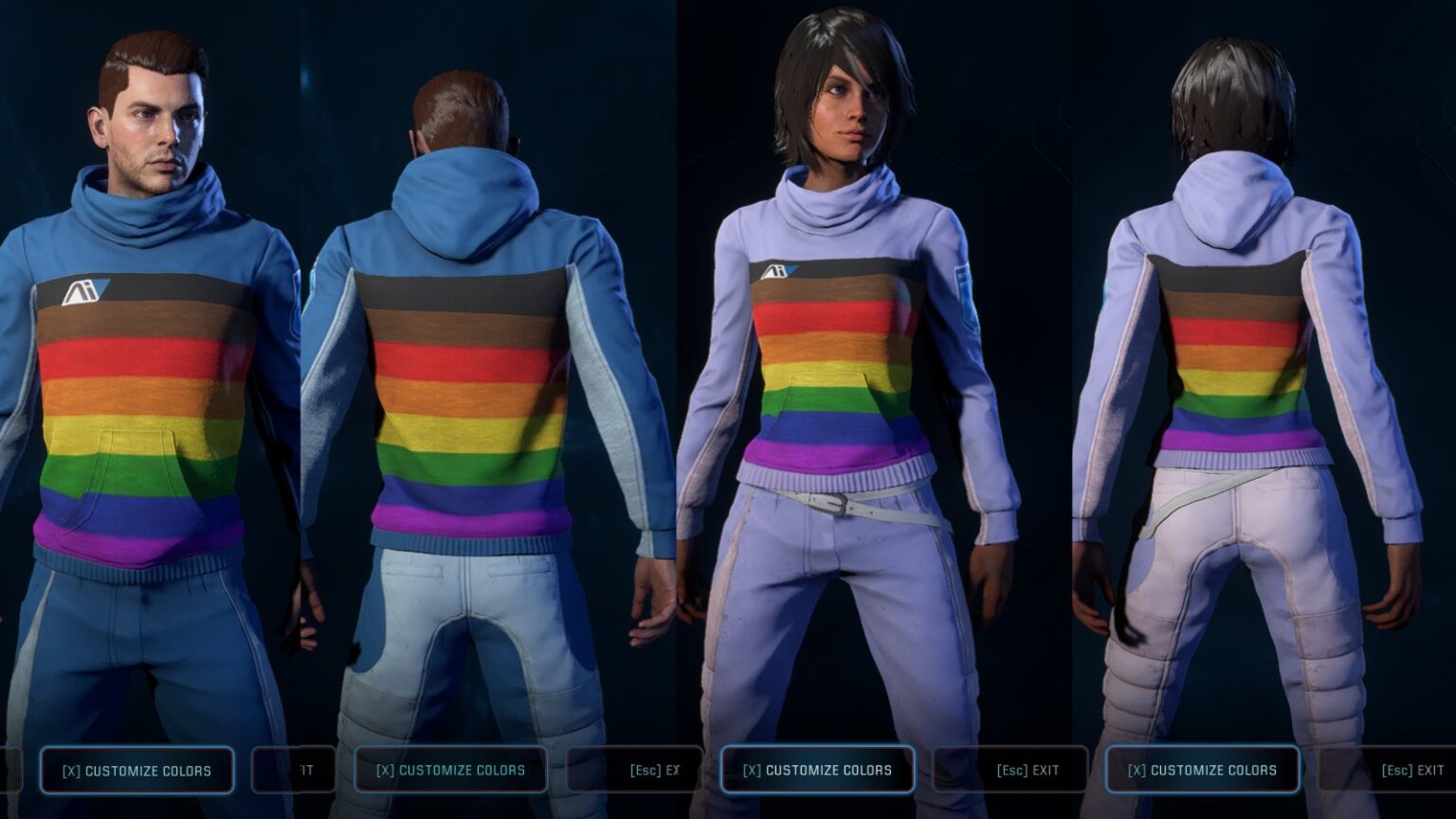Open Customize Colors for the female front view
The width and height of the screenshot is (1456, 819).
click(817, 770)
